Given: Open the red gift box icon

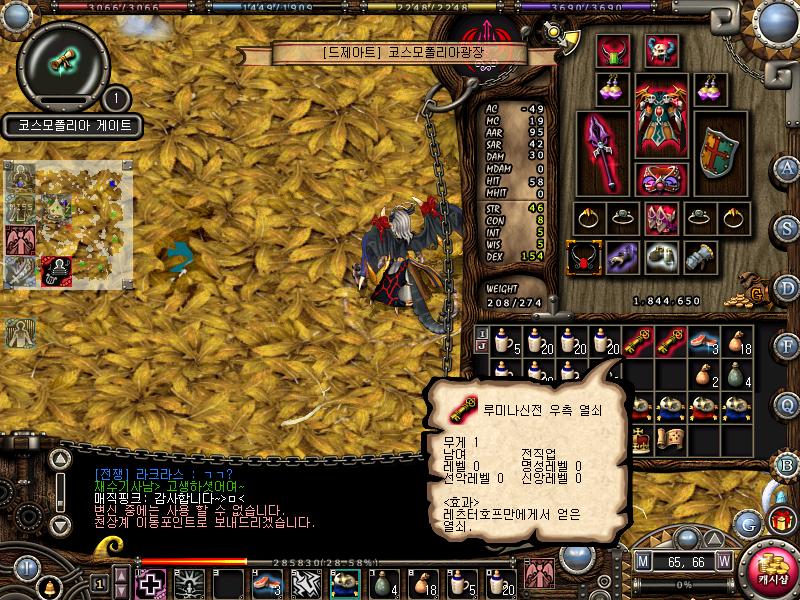Looking at the screenshot, I should 780,520.
